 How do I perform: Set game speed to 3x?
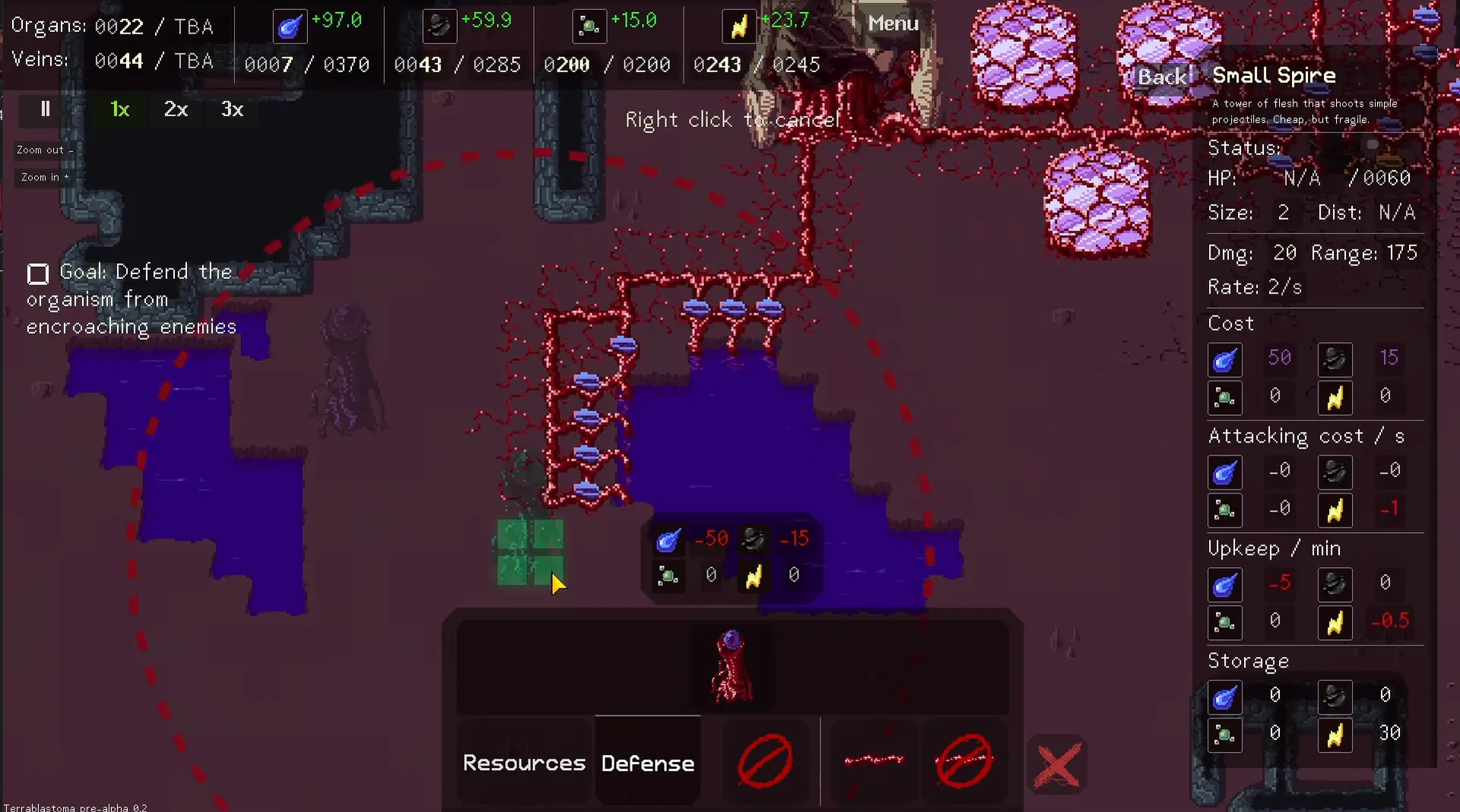pyautogui.click(x=232, y=109)
